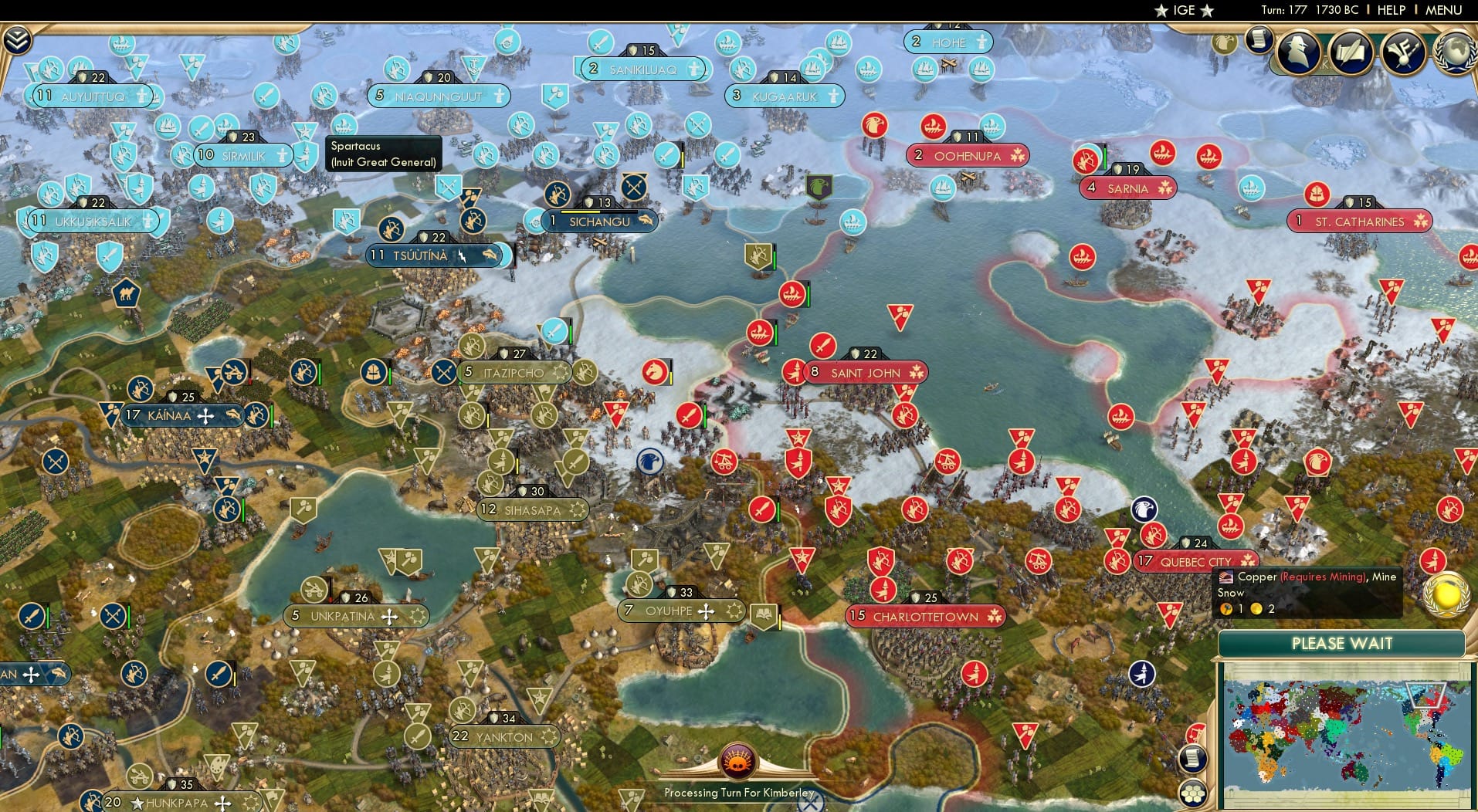Select the white eagle Great General flag near Quebec City

(1144, 509)
